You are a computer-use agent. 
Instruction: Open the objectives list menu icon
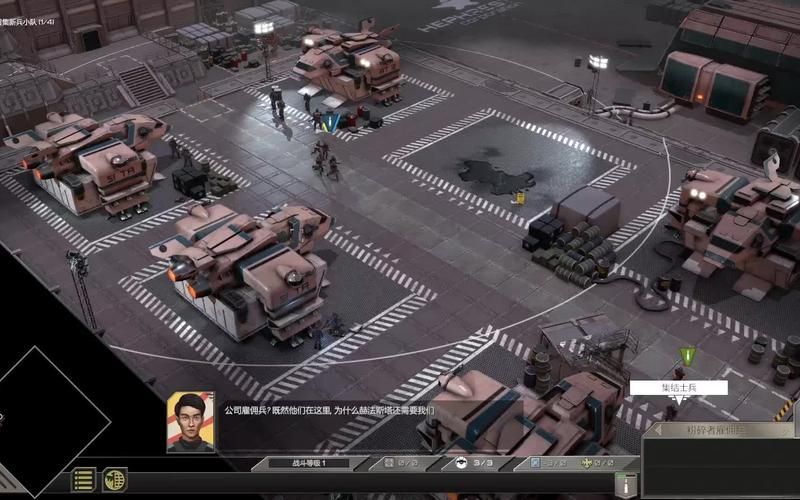click(84, 480)
